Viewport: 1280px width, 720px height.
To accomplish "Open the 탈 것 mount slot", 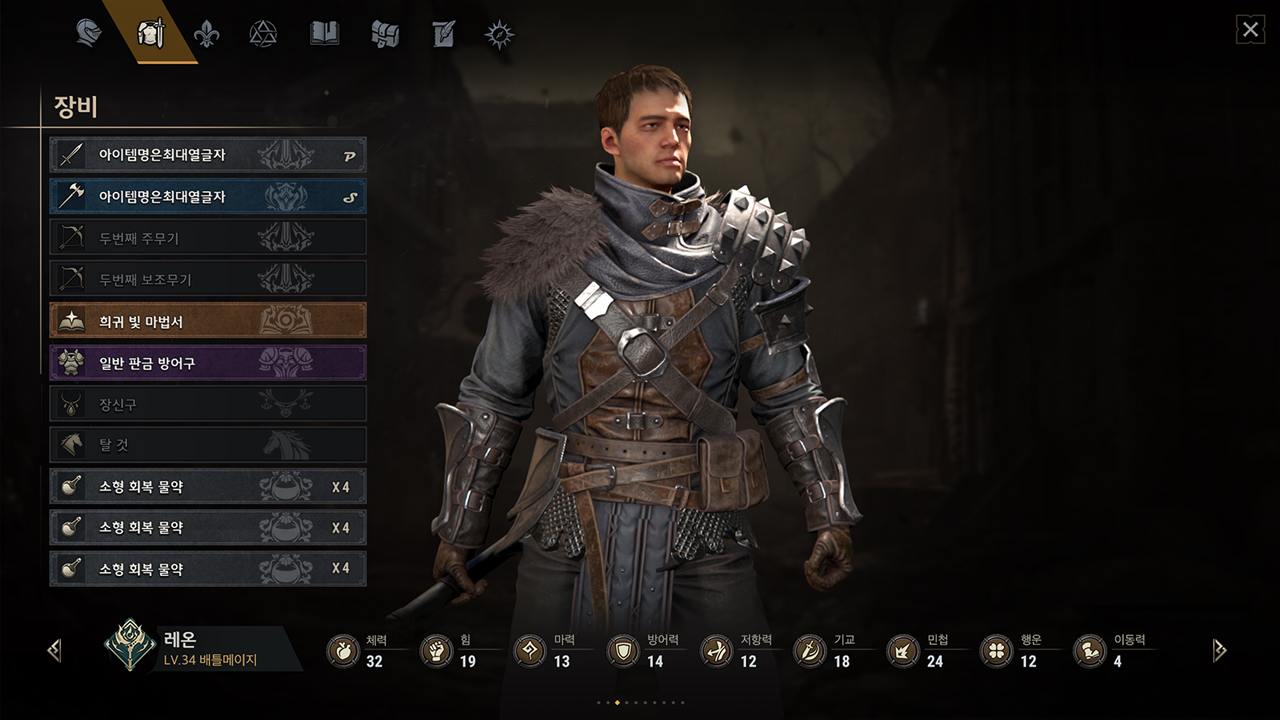I will coord(208,445).
